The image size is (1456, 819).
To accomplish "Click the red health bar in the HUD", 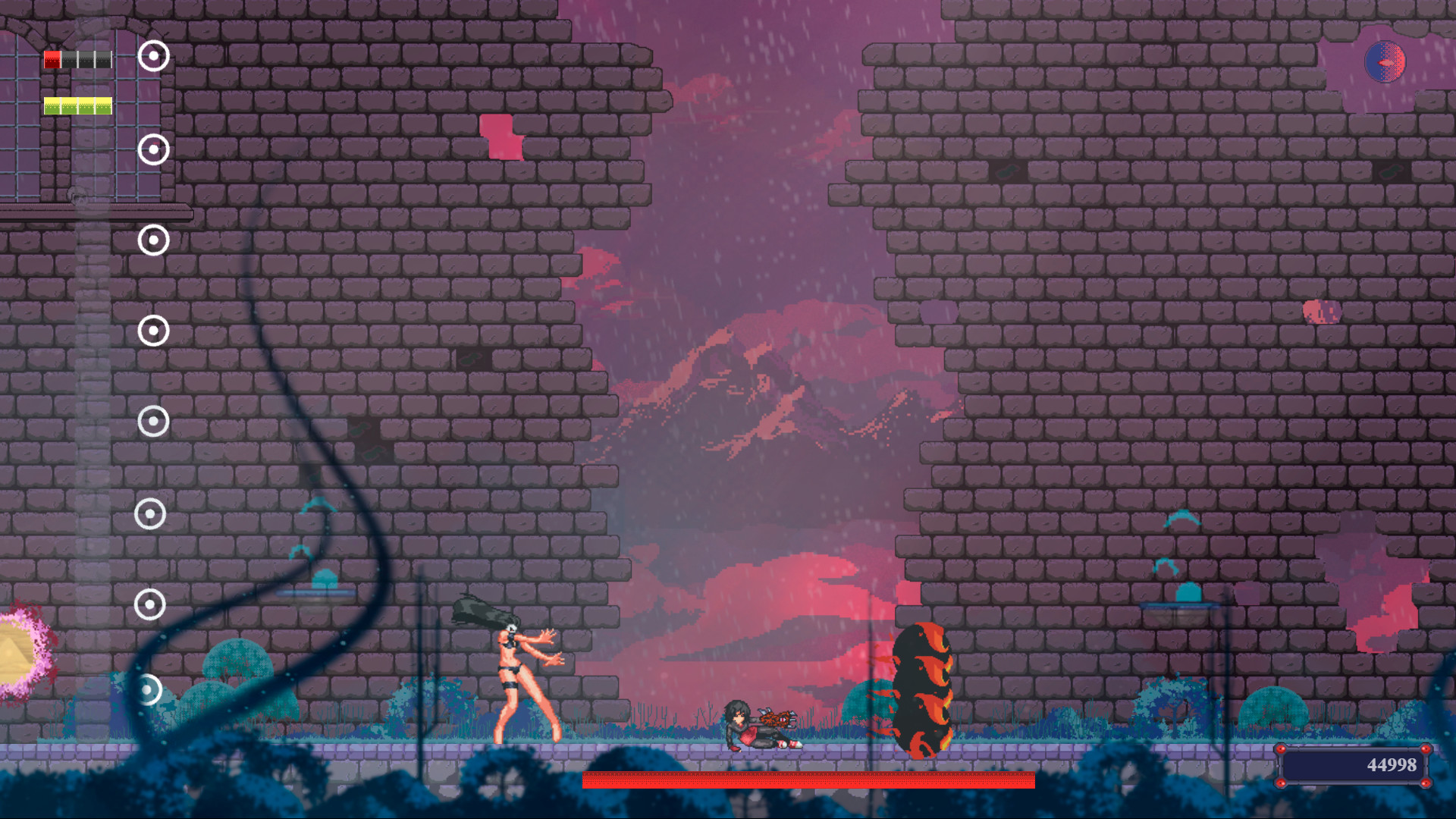I will coord(78,58).
